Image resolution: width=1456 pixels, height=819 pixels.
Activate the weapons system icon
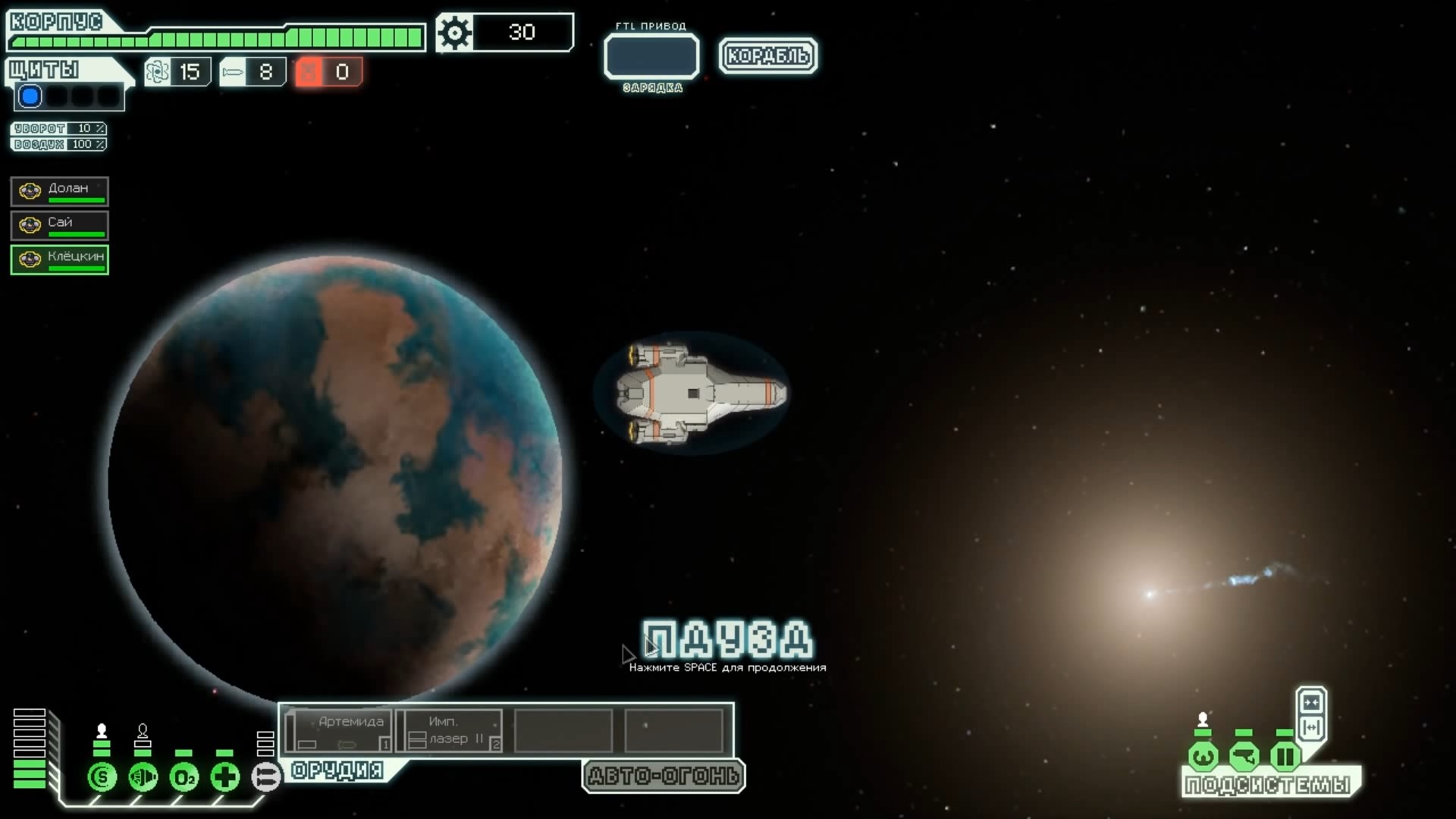point(265,777)
